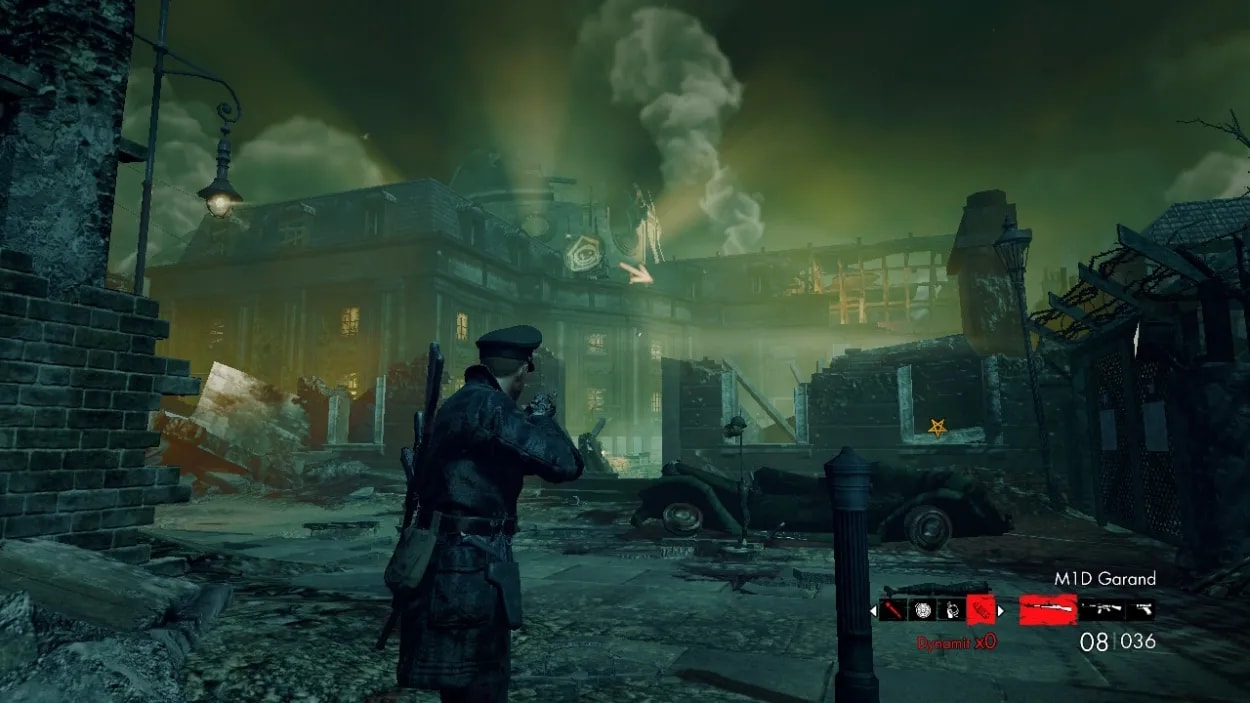Select the round land mine slot

pyautogui.click(x=922, y=609)
